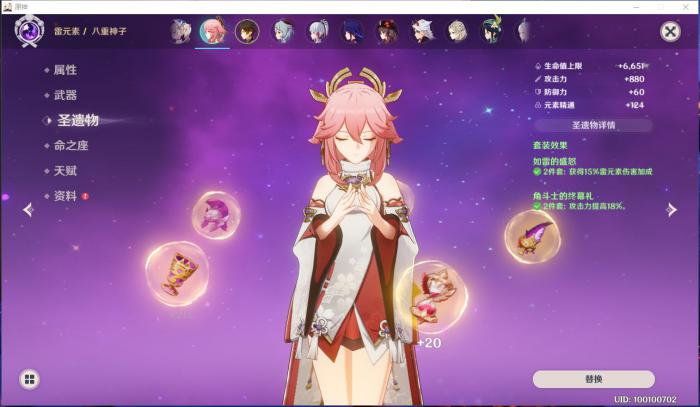The image size is (700, 407).
Task: Go to the previous character with the left arrow
Action: click(28, 209)
